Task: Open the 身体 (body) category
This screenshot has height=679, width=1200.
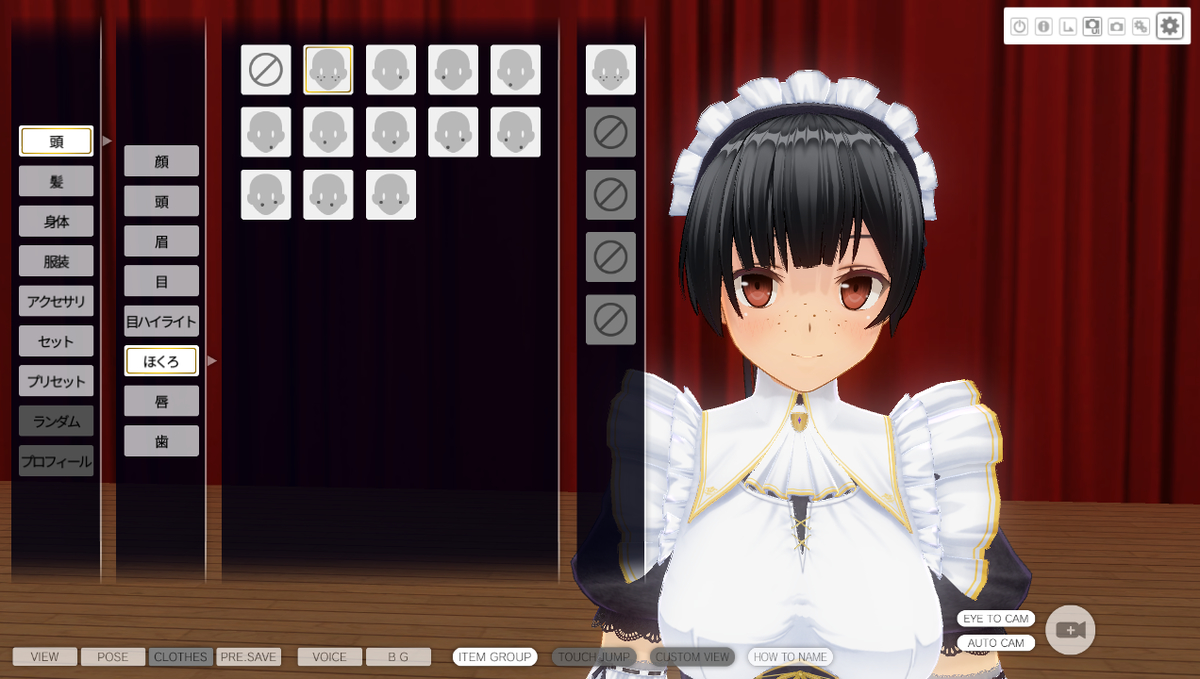Action: (x=56, y=221)
